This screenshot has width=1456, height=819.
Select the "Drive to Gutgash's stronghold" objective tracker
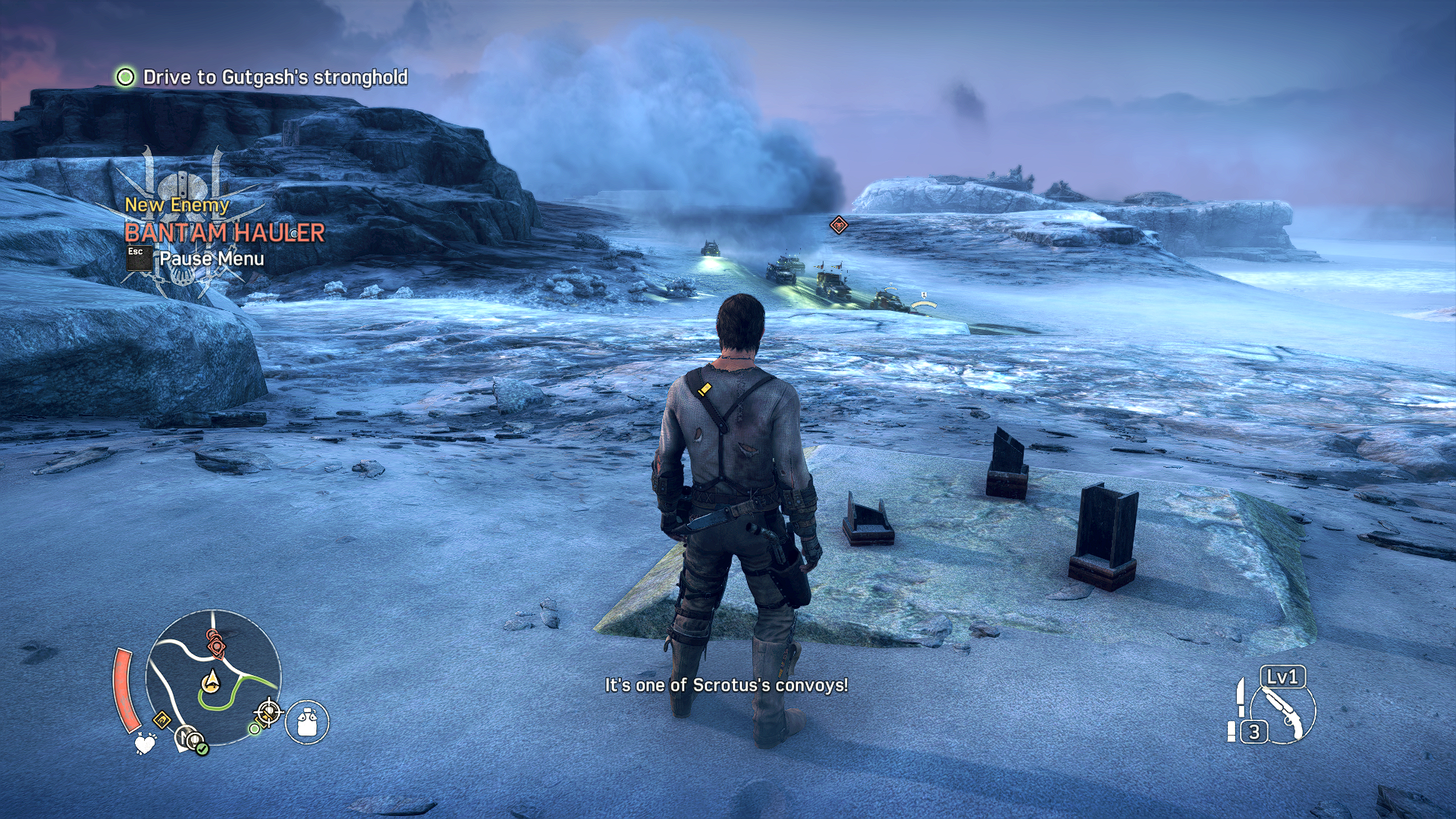click(x=262, y=77)
